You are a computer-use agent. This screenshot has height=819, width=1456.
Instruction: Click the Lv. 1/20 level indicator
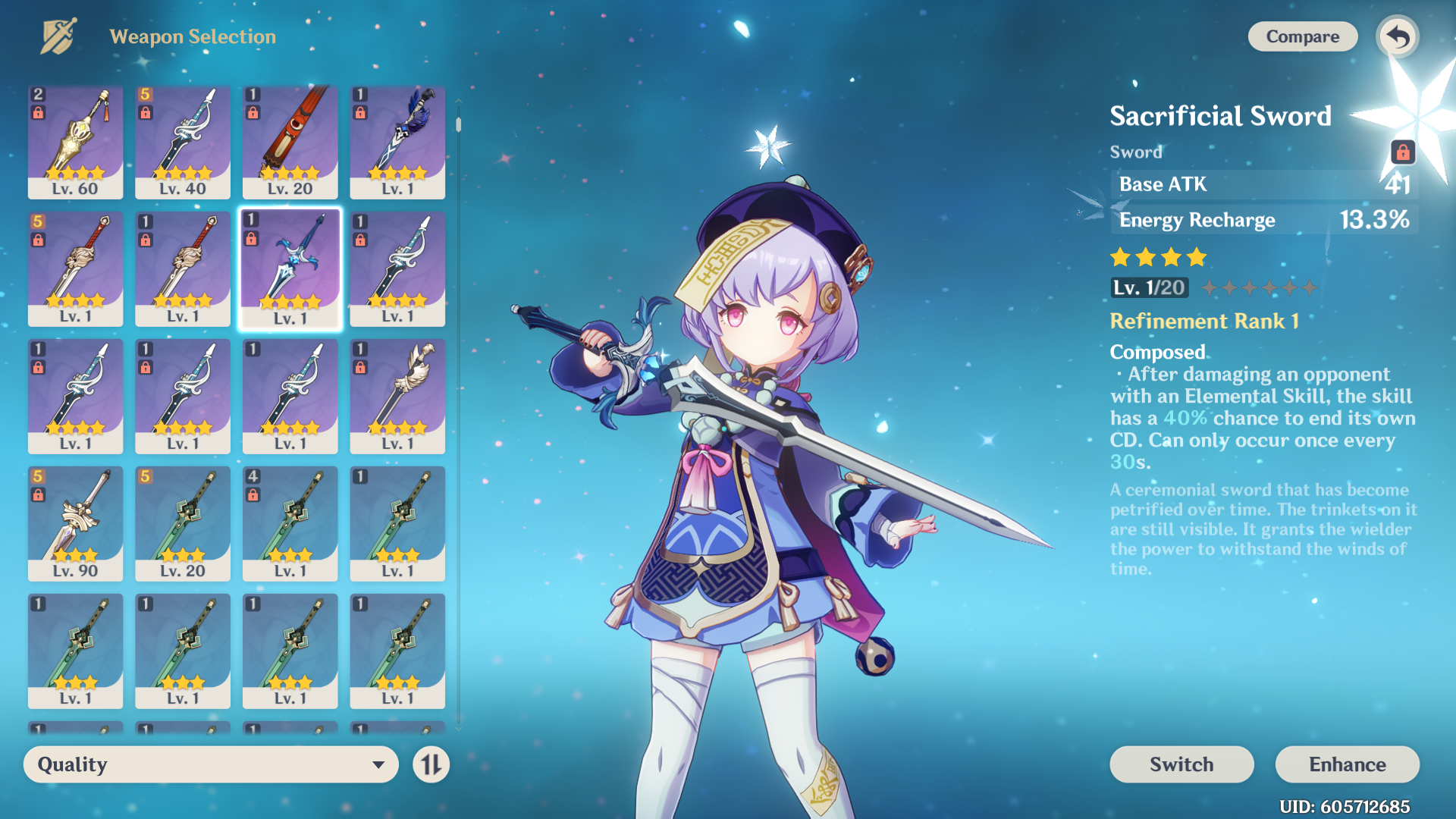(1150, 288)
